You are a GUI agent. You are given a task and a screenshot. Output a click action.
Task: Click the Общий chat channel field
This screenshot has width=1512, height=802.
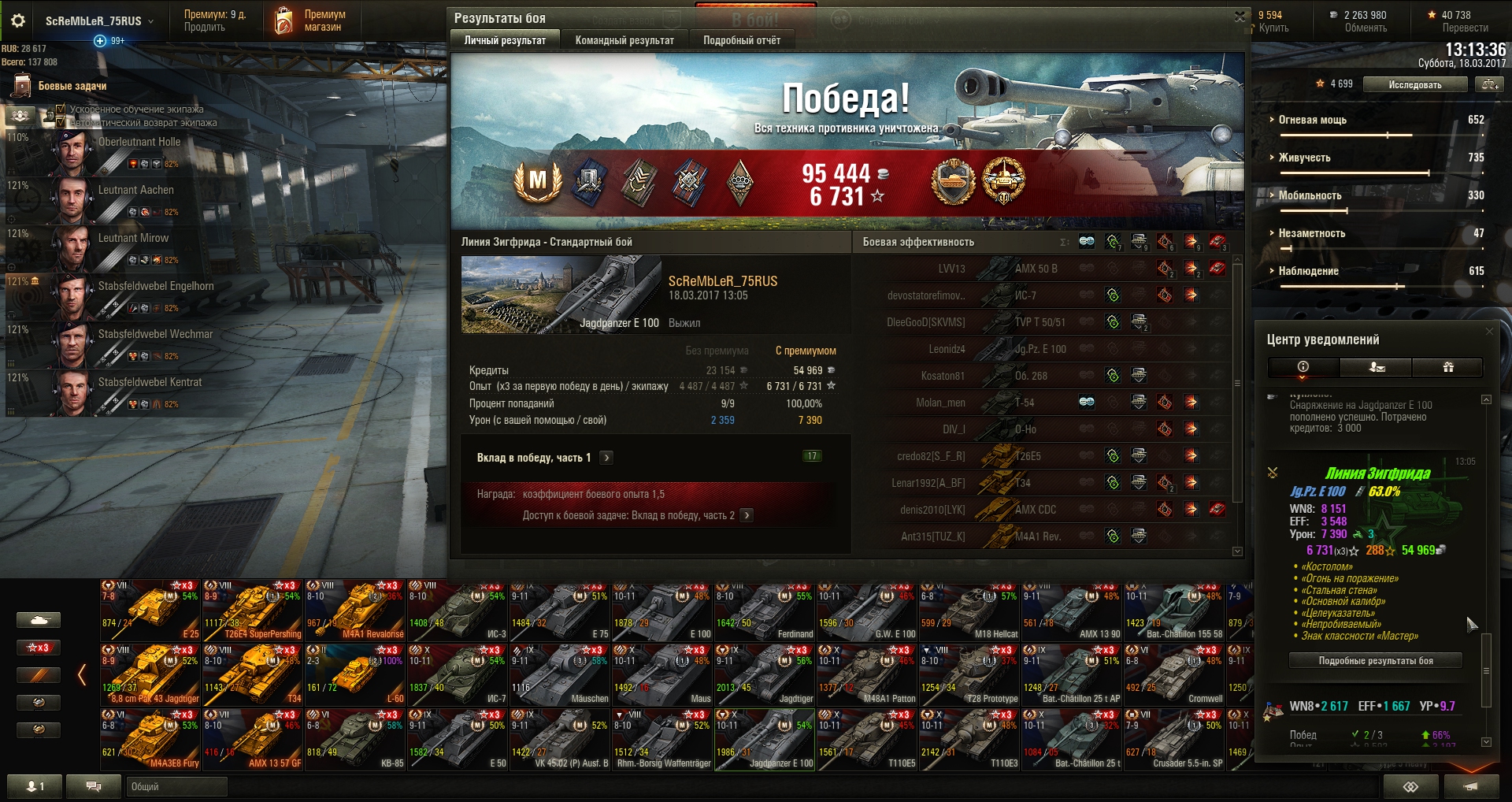click(x=176, y=786)
